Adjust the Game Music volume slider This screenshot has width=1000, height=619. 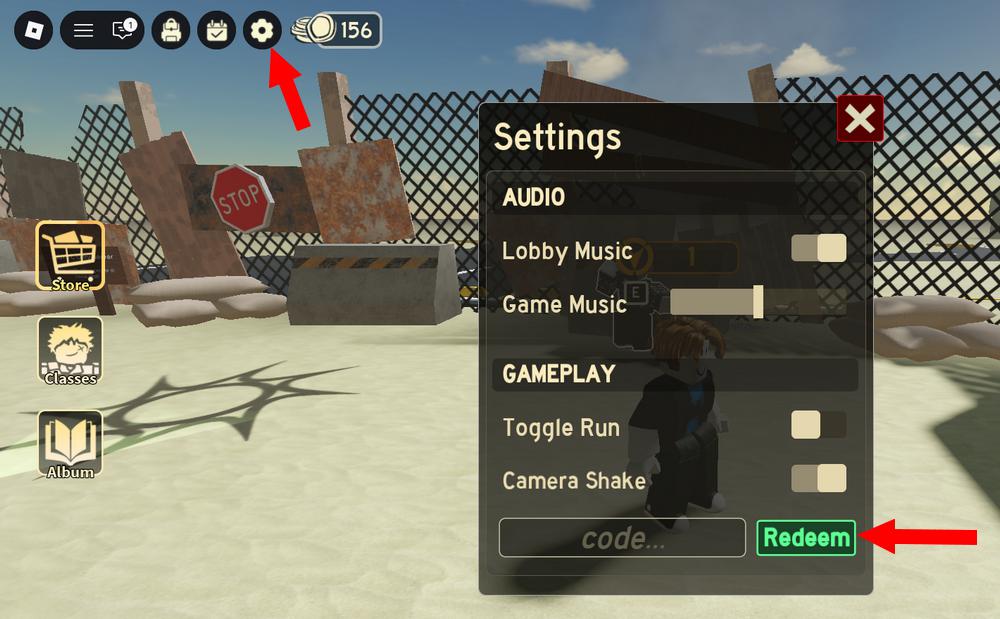pyautogui.click(x=758, y=301)
